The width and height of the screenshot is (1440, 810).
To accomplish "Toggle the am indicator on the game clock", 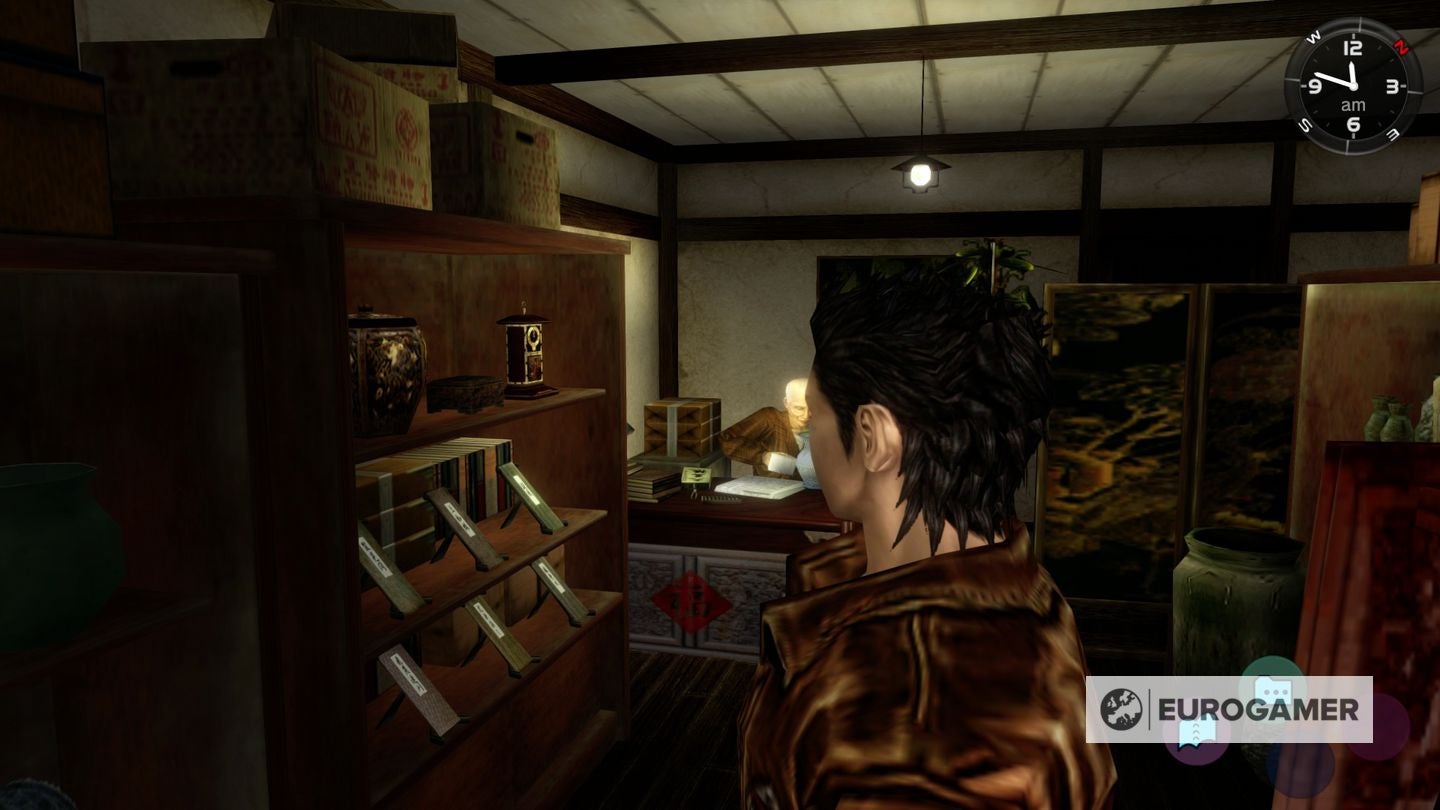I will tap(1353, 104).
